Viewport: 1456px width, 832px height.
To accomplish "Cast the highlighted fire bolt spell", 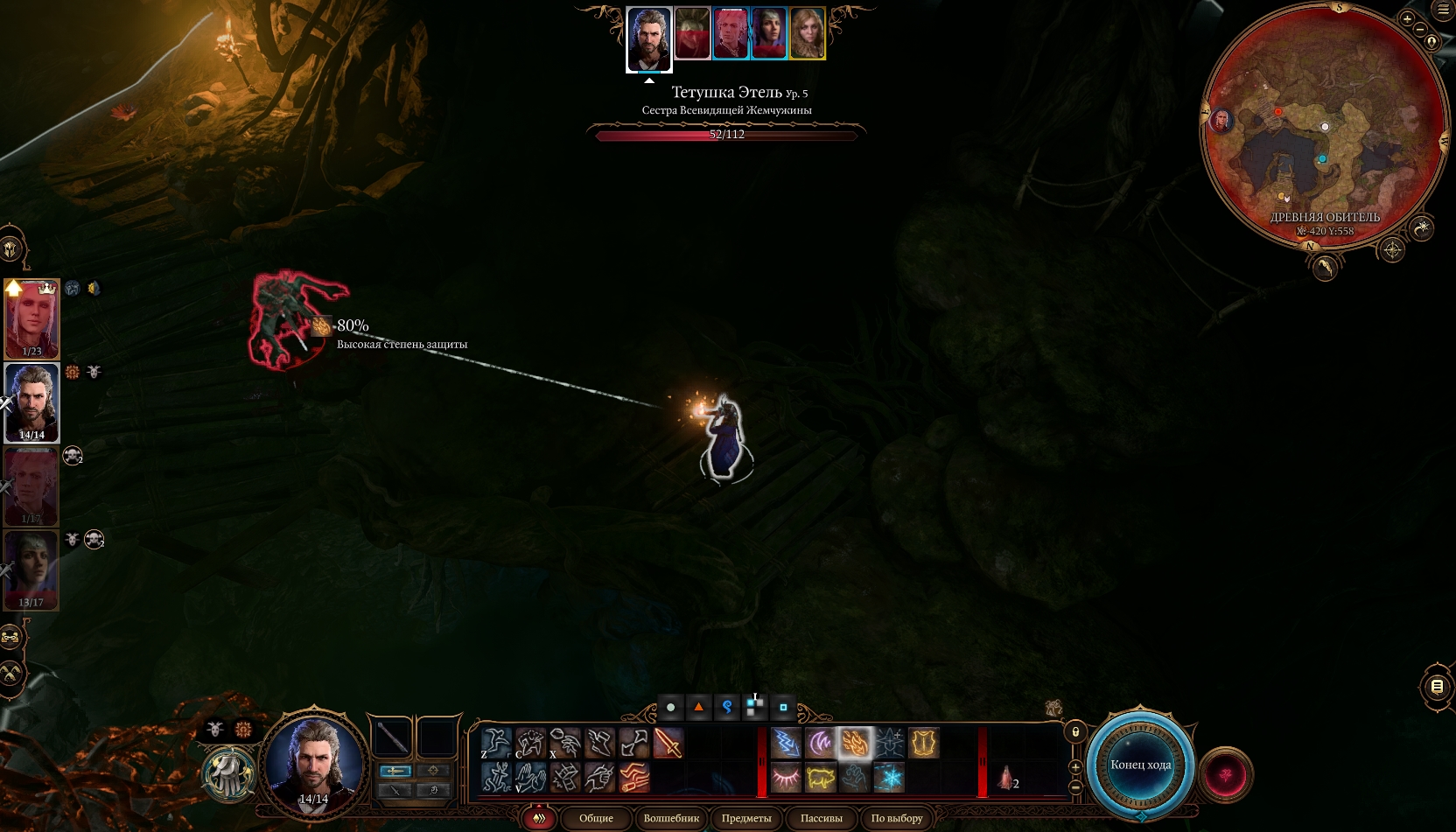I will click(854, 744).
